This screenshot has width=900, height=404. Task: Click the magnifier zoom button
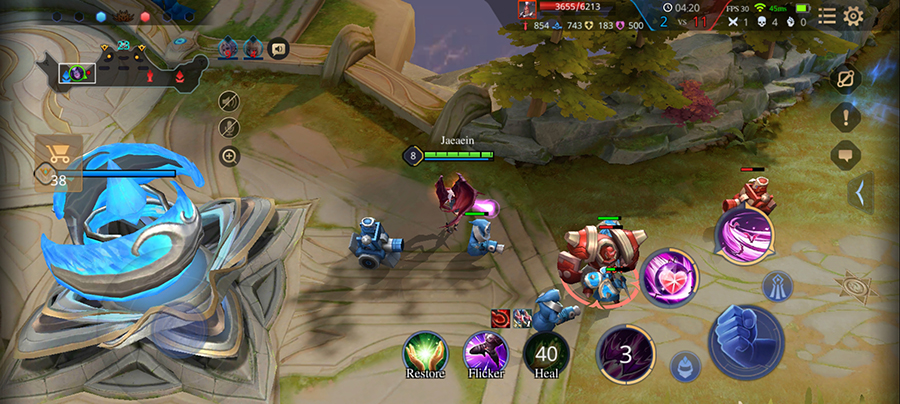pos(229,155)
